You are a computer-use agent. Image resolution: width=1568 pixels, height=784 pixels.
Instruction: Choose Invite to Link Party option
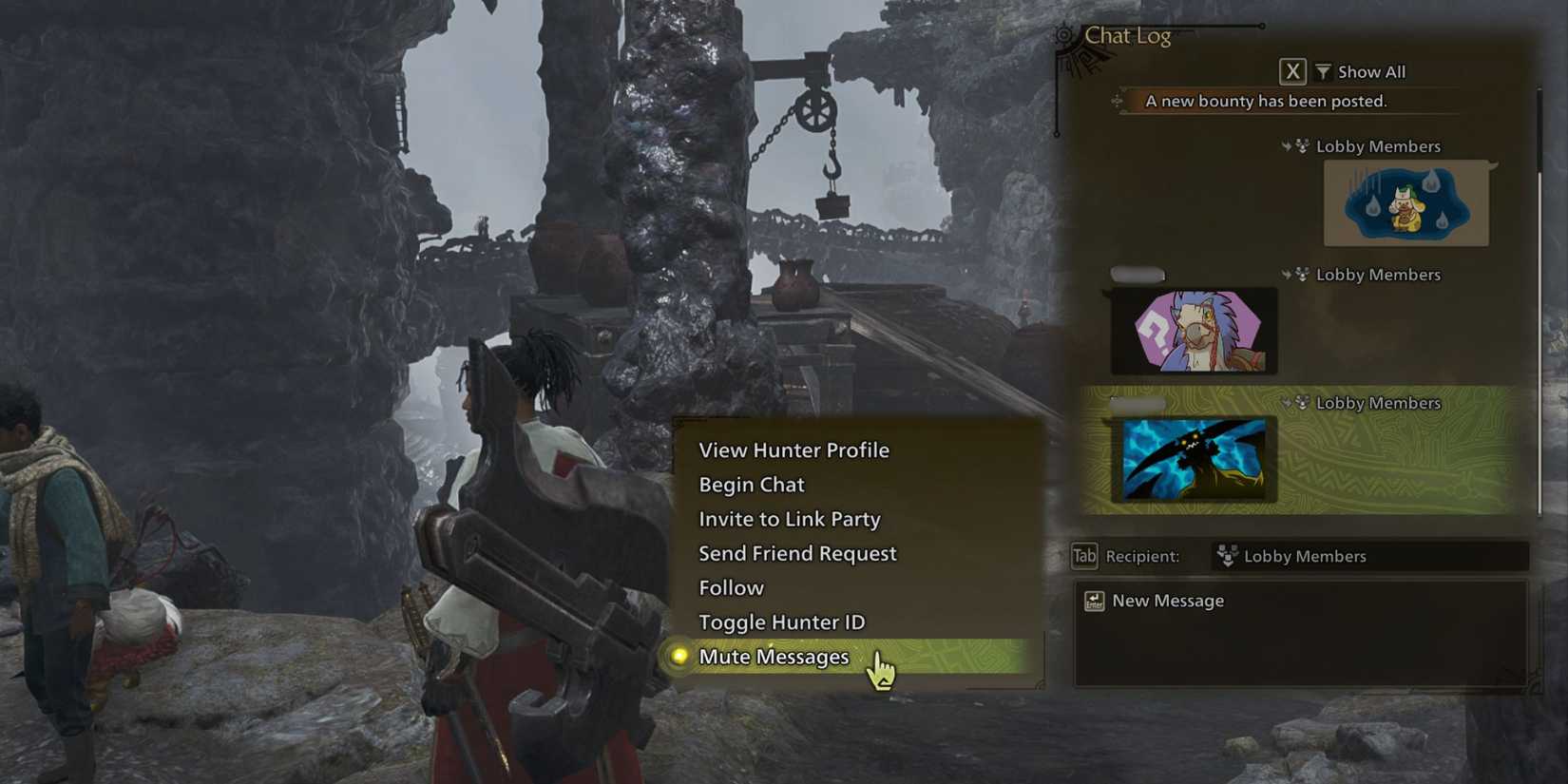pos(789,519)
